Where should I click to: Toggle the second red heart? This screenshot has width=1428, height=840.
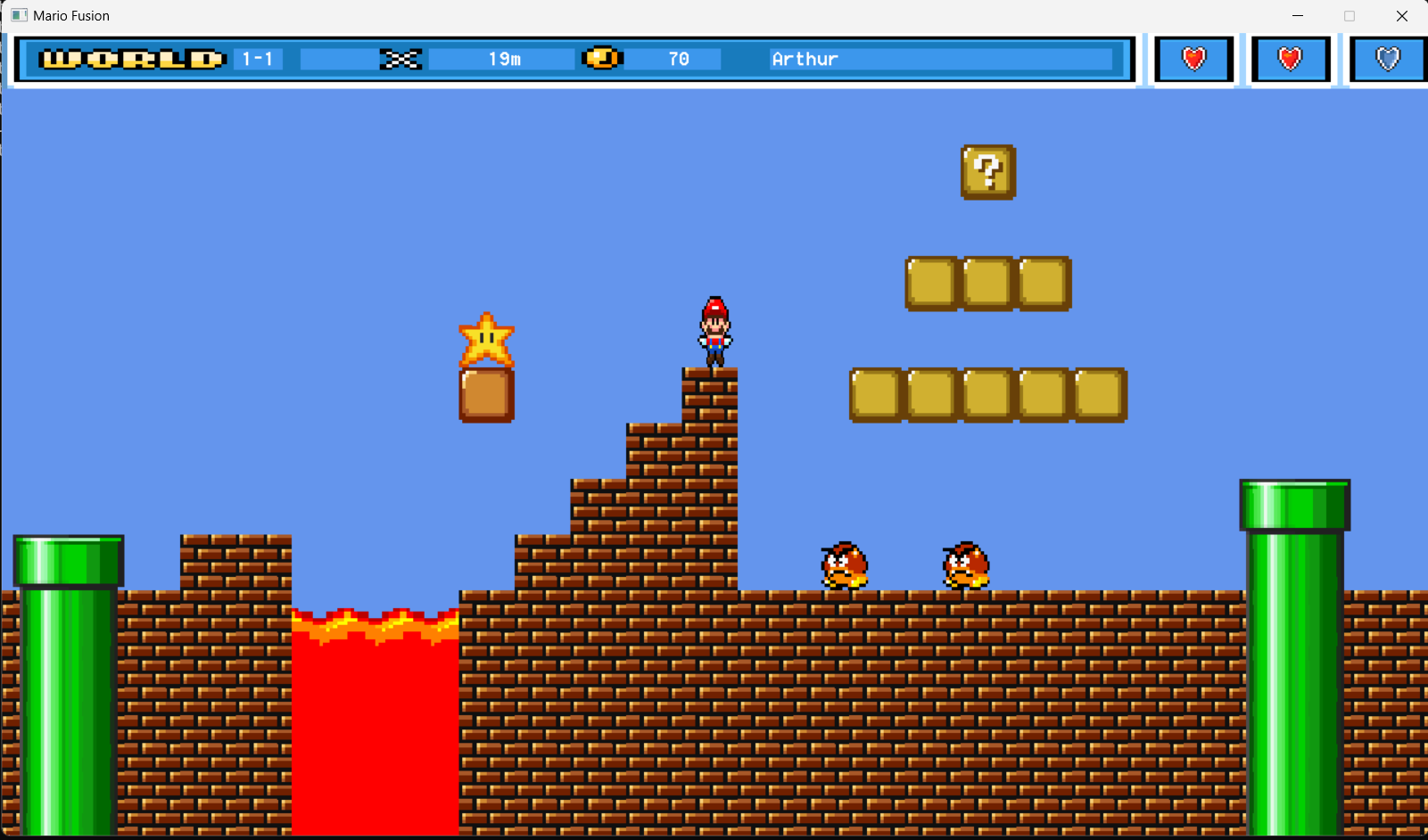[x=1290, y=58]
